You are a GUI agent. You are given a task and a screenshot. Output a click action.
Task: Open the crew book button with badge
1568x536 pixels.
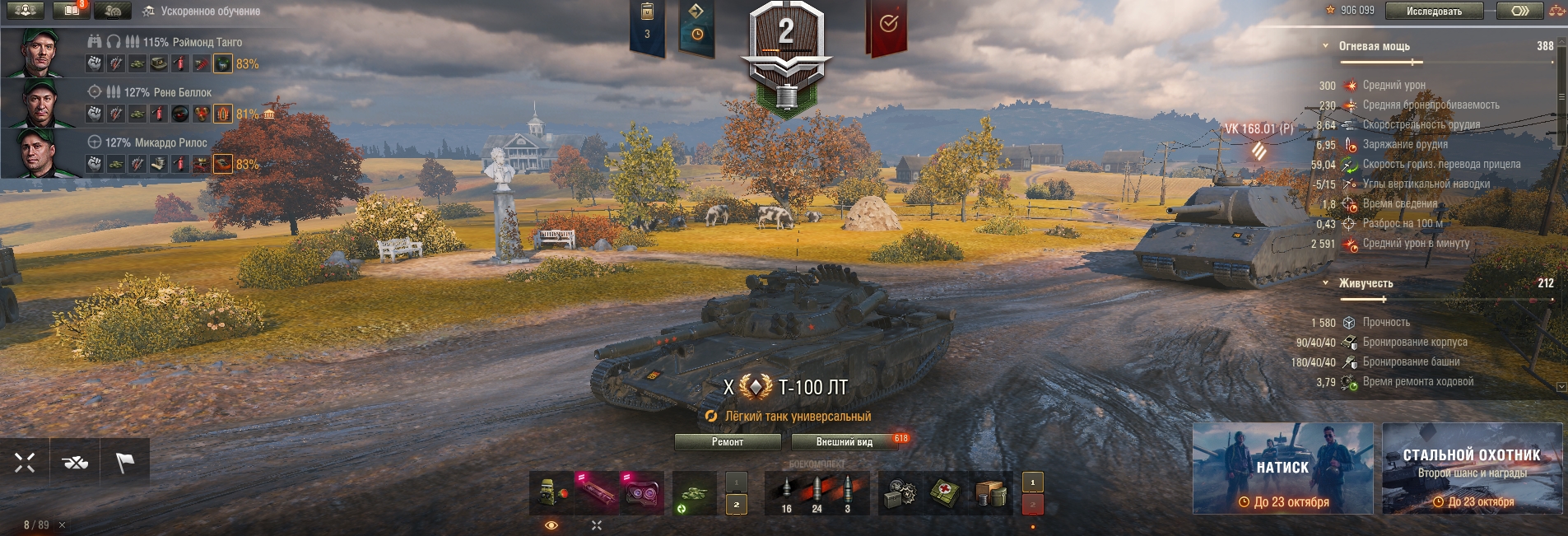click(72, 11)
